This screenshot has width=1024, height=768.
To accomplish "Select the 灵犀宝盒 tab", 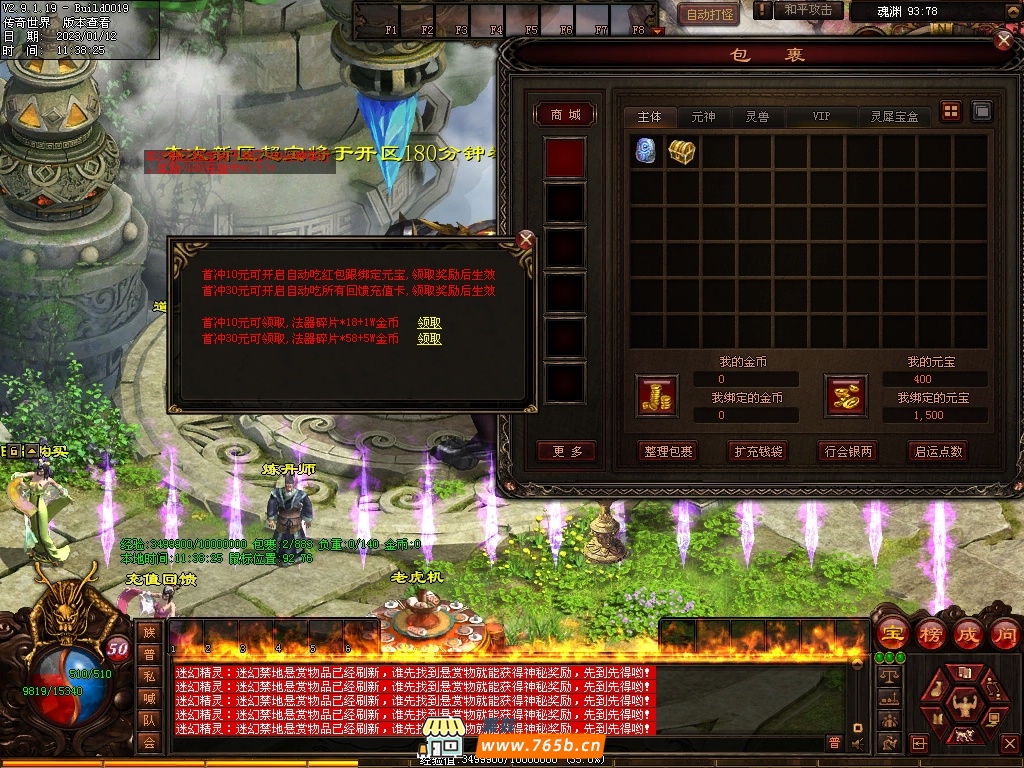I will pos(893,117).
